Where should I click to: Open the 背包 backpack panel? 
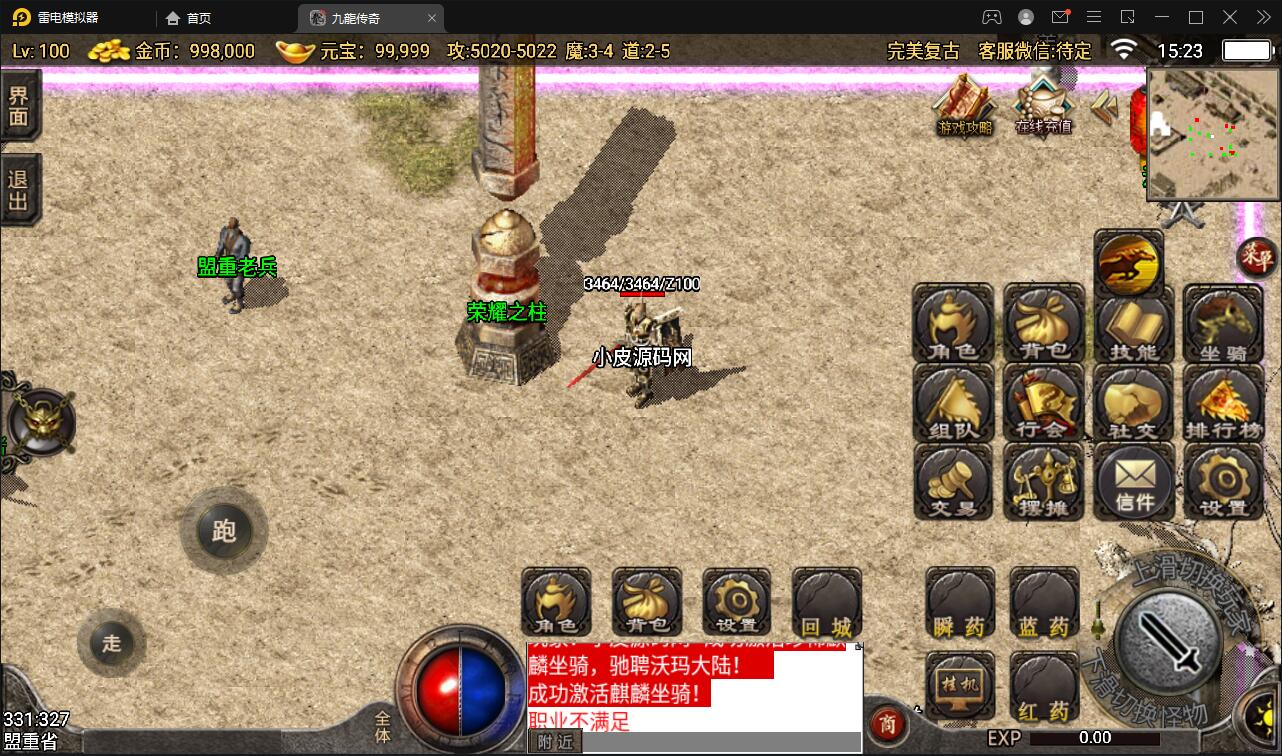click(1043, 325)
